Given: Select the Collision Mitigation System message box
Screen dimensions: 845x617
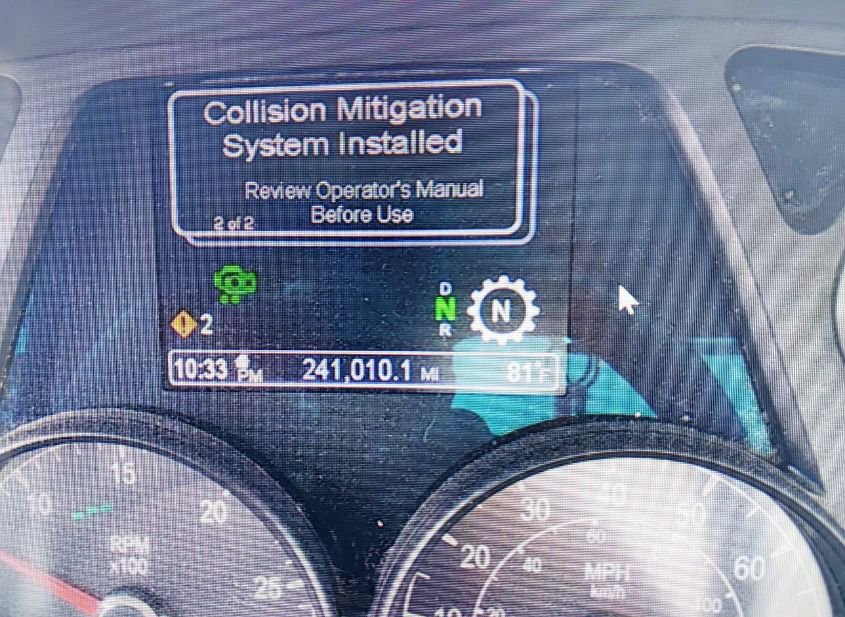Looking at the screenshot, I should (x=350, y=160).
